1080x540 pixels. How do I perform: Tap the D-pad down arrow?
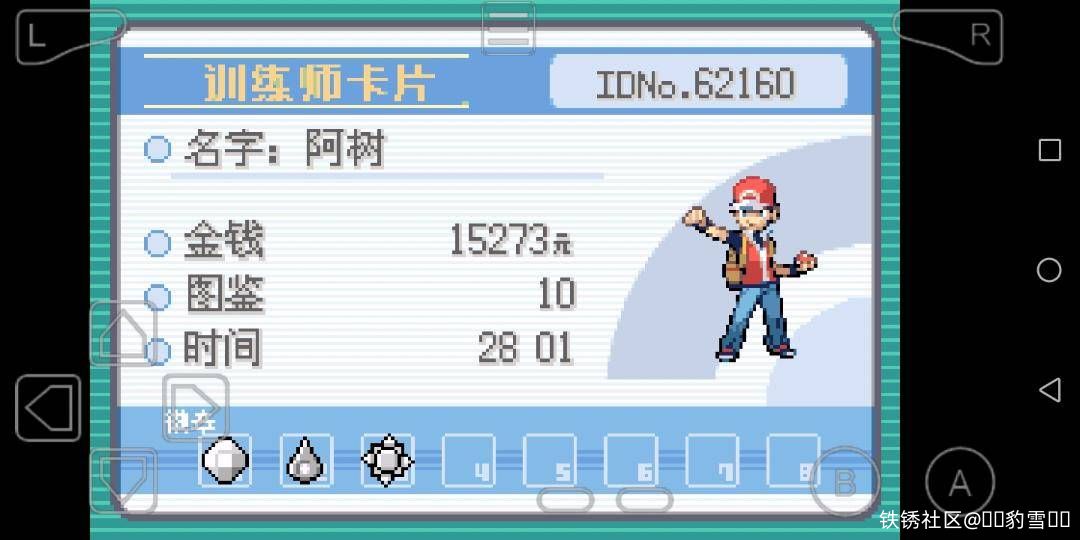pyautogui.click(x=122, y=480)
